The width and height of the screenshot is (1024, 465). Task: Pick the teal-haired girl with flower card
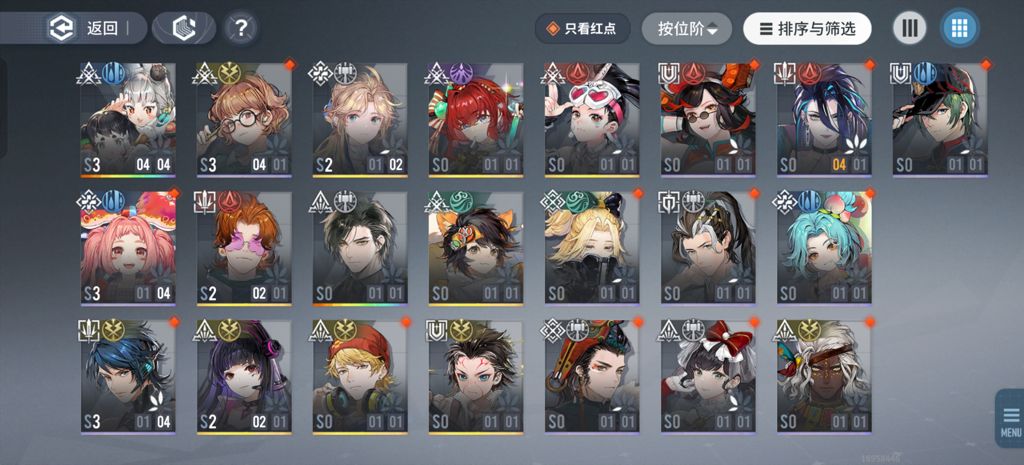[x=824, y=248]
